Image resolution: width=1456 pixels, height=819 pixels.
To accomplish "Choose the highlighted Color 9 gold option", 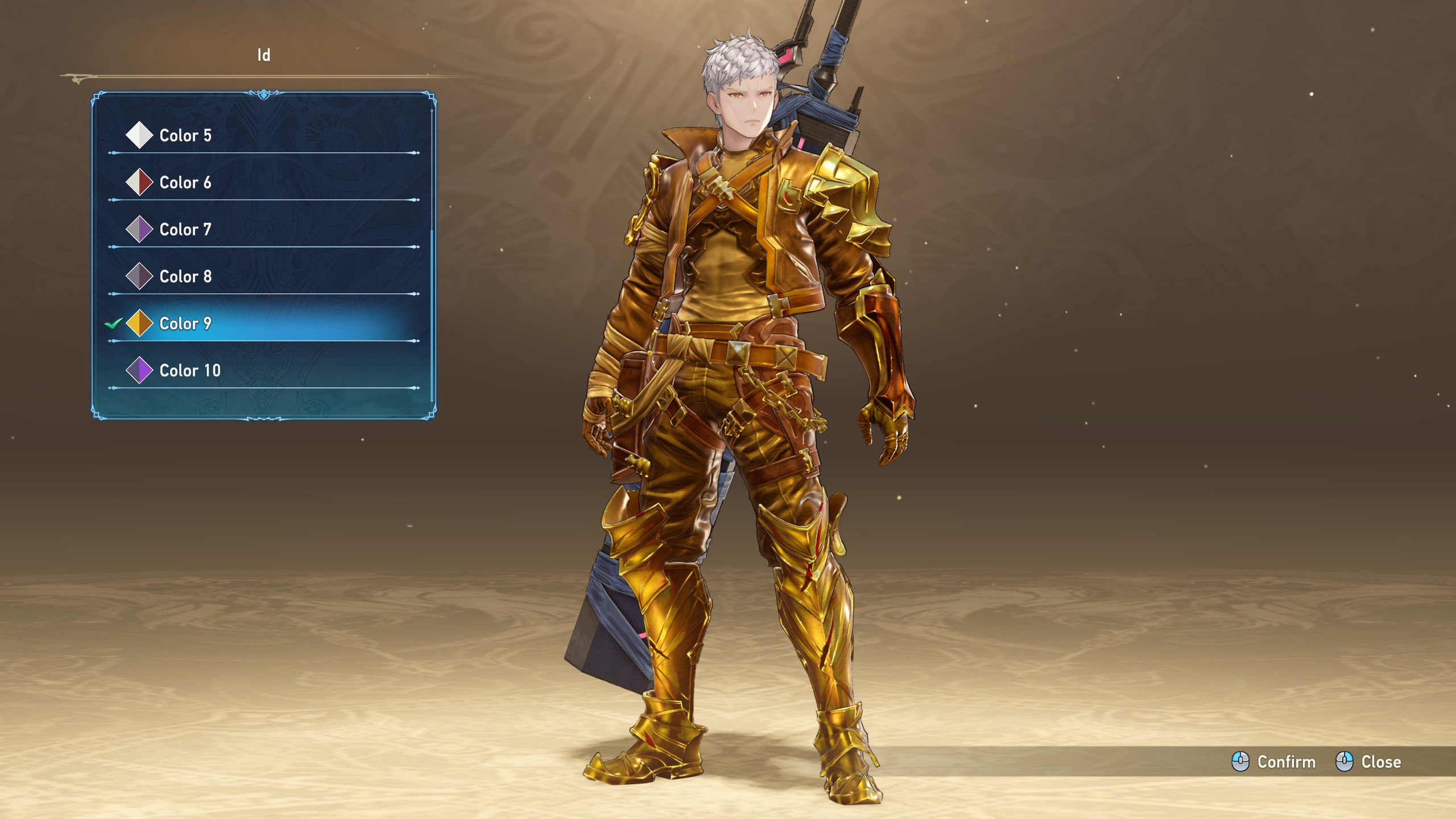I will [x=185, y=324].
